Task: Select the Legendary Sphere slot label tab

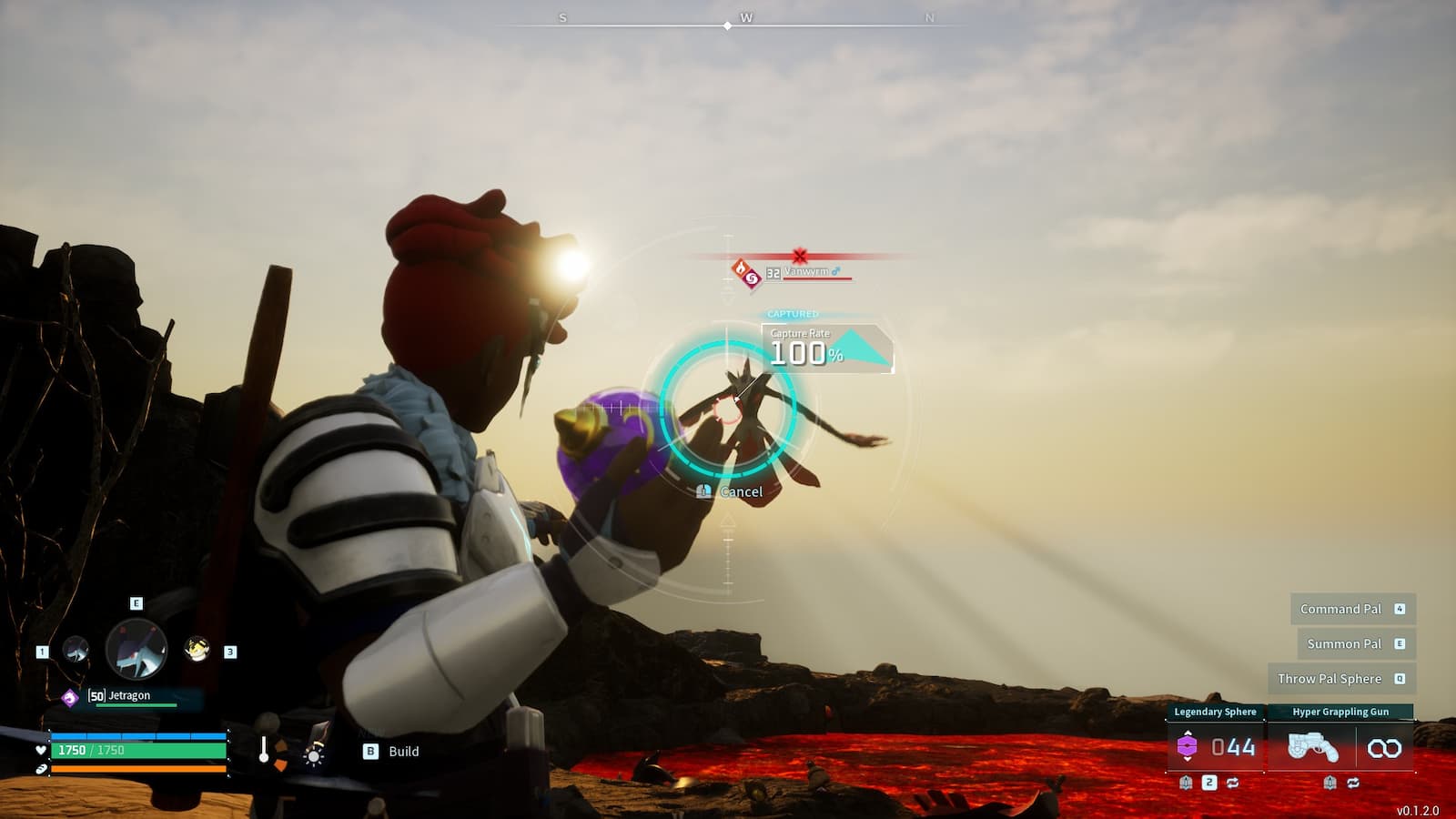Action: (1216, 712)
